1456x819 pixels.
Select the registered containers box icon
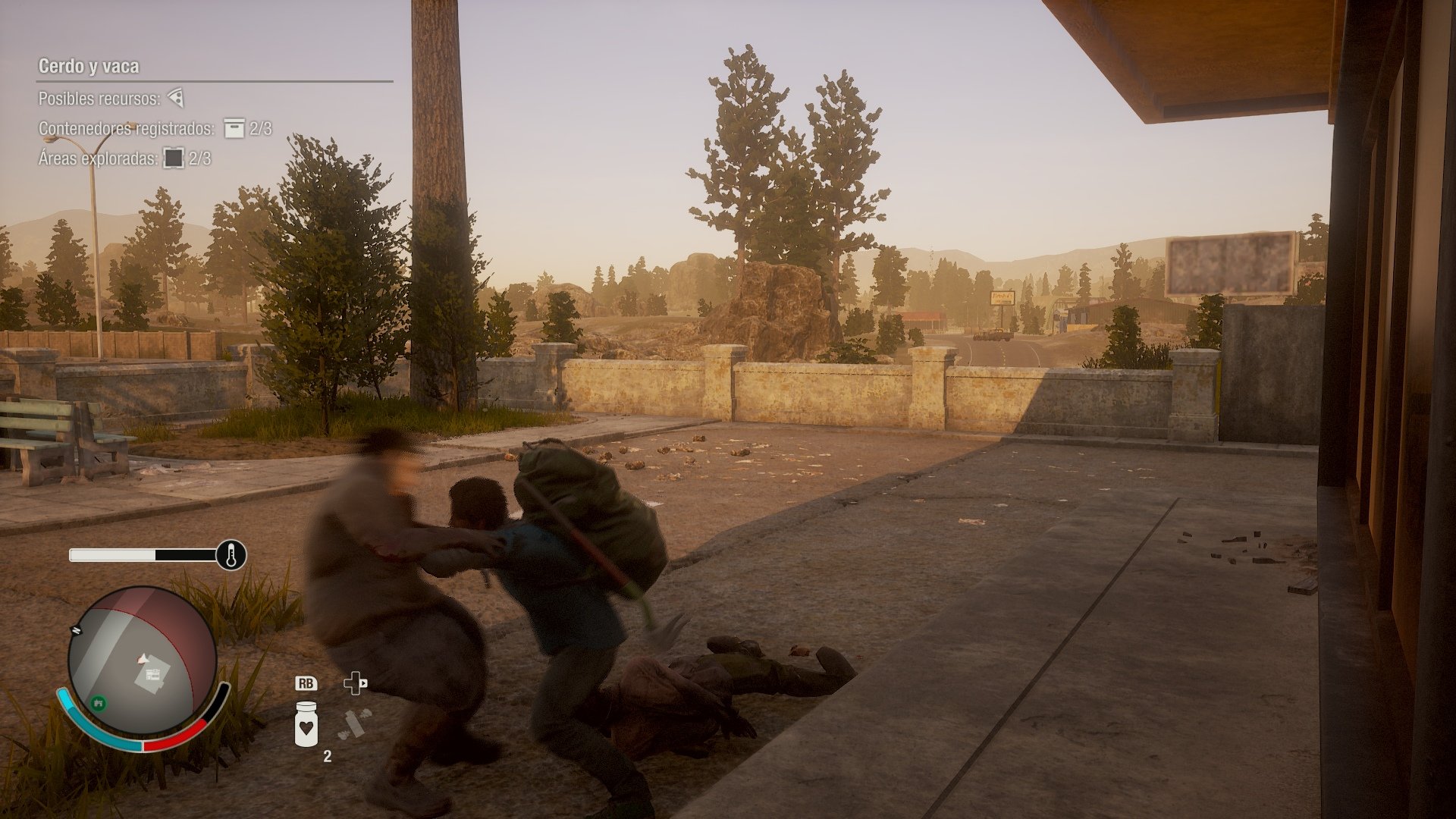point(233,129)
